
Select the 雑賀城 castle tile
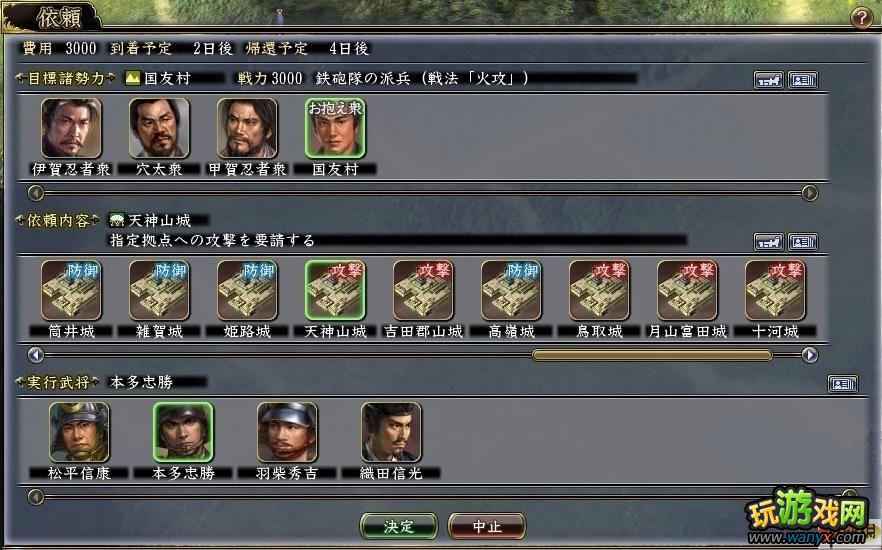coord(159,291)
